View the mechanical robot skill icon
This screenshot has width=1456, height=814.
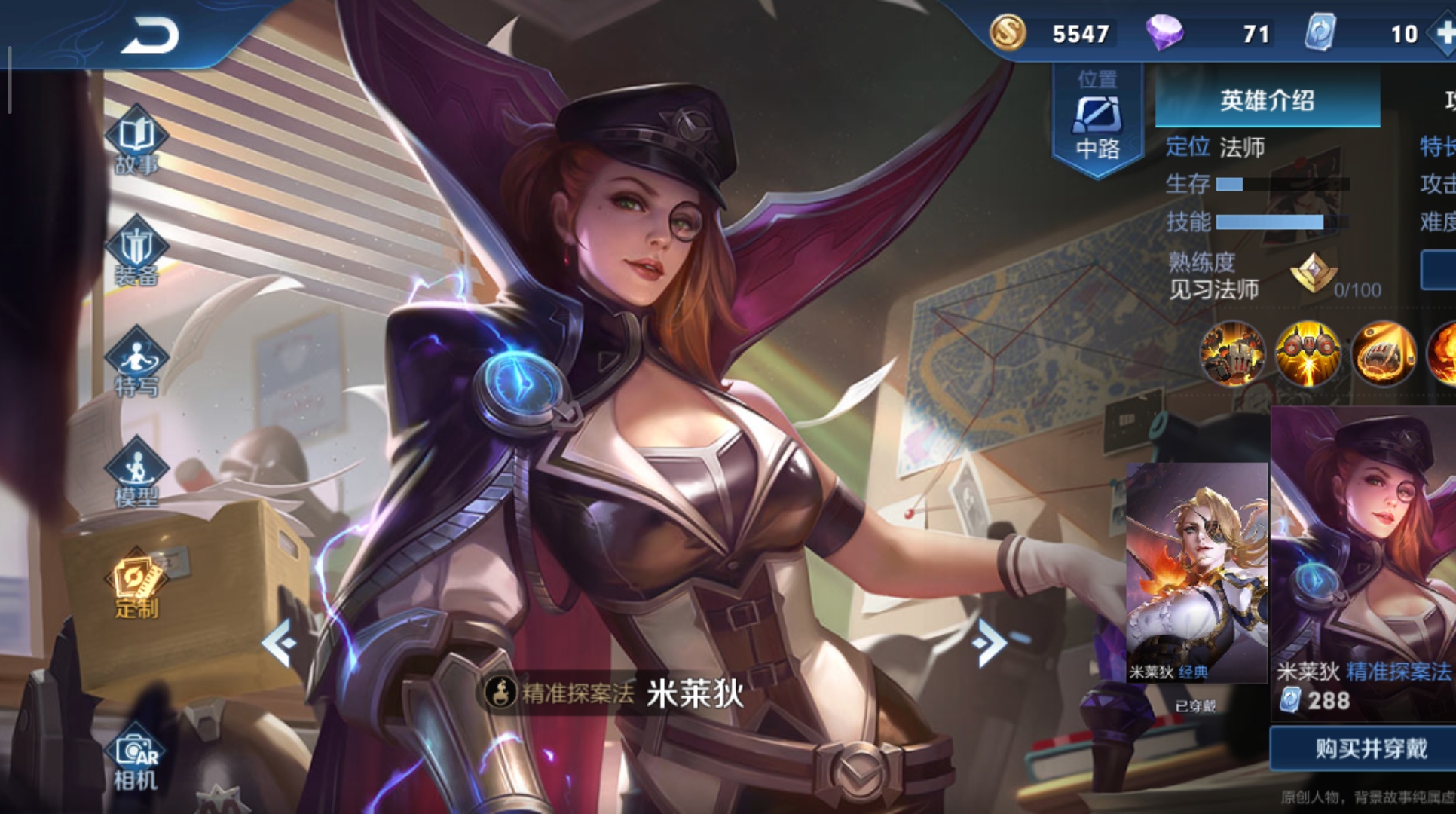[1233, 353]
